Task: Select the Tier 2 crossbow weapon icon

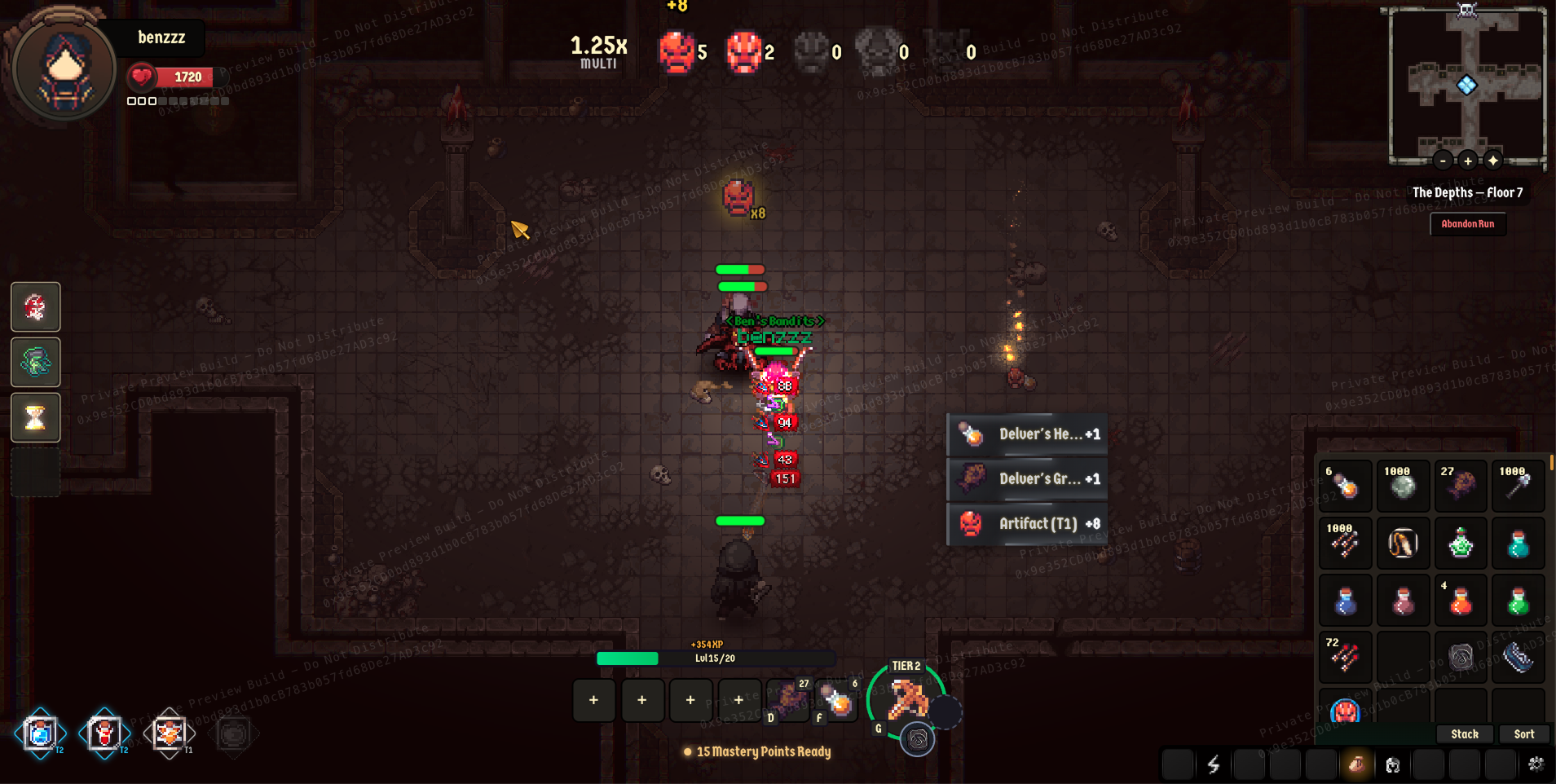Action: [907, 699]
